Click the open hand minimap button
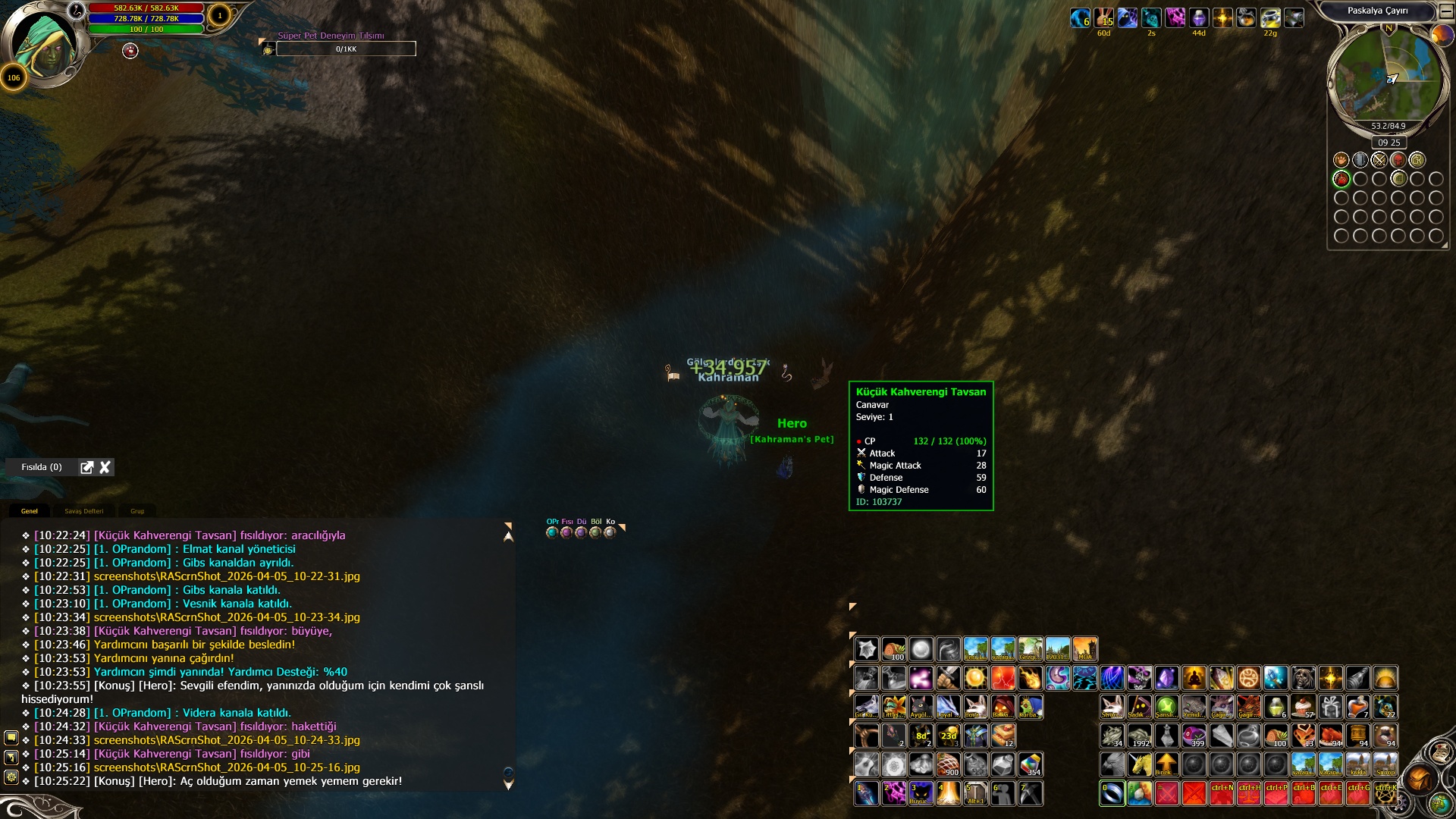Image resolution: width=1456 pixels, height=819 pixels. (x=1341, y=160)
